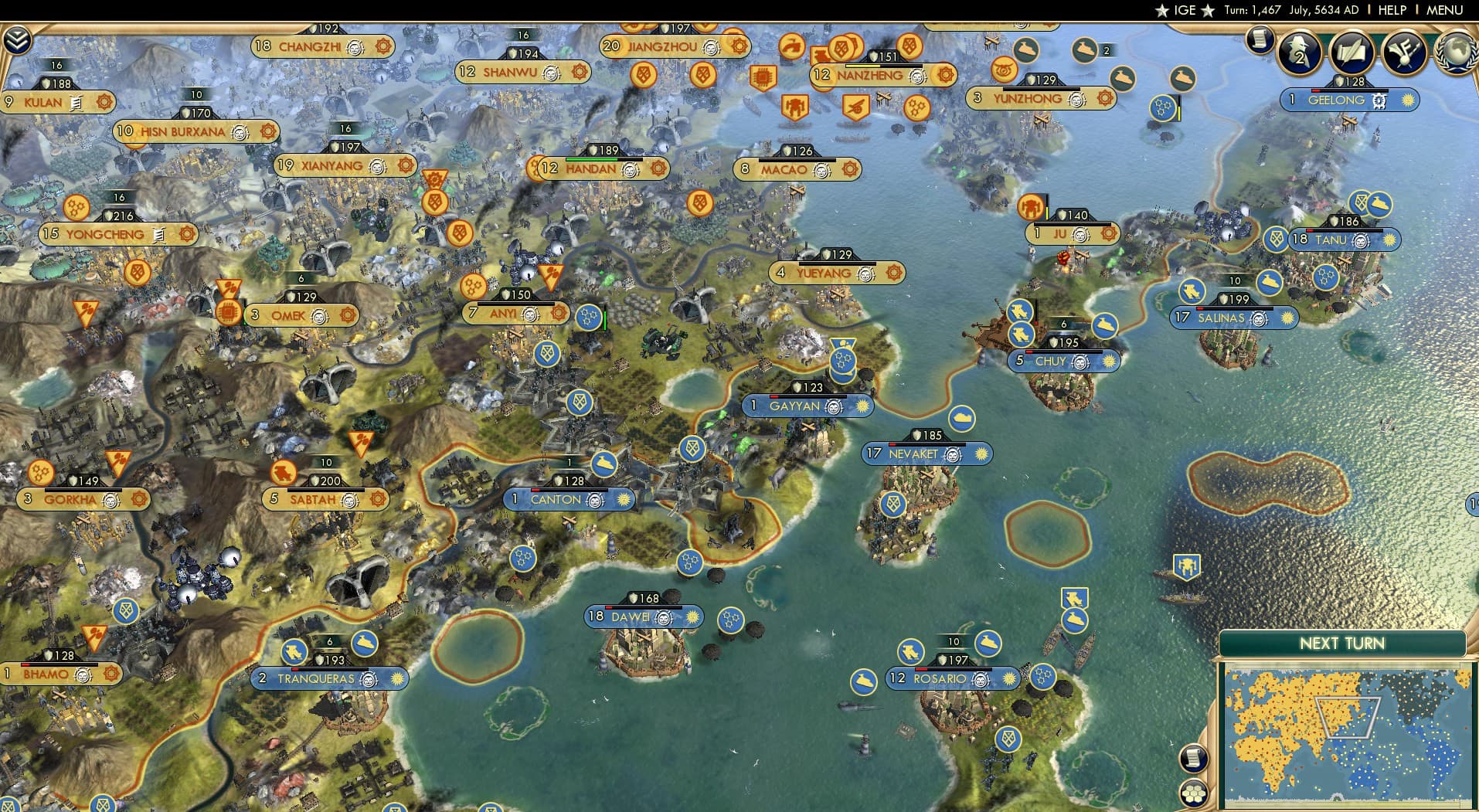Select the robot unit flag above Ju
The height and width of the screenshot is (812, 1479).
tap(1031, 206)
